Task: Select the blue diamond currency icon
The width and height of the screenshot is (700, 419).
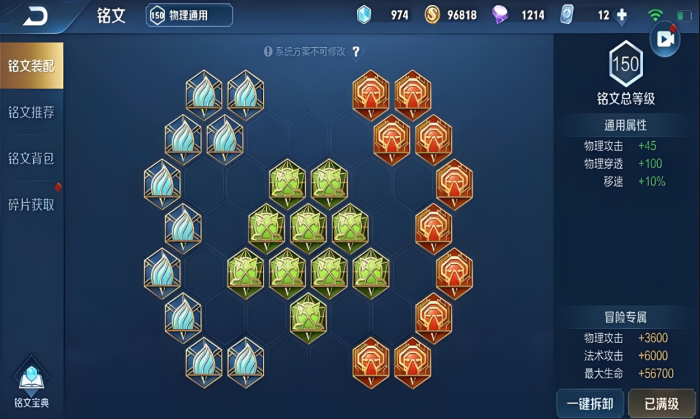Action: coord(364,15)
